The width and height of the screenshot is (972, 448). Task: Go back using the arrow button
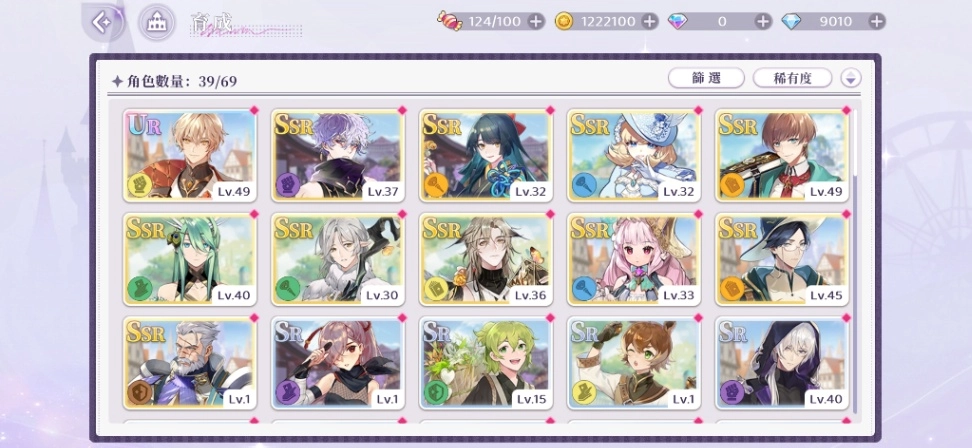point(101,21)
